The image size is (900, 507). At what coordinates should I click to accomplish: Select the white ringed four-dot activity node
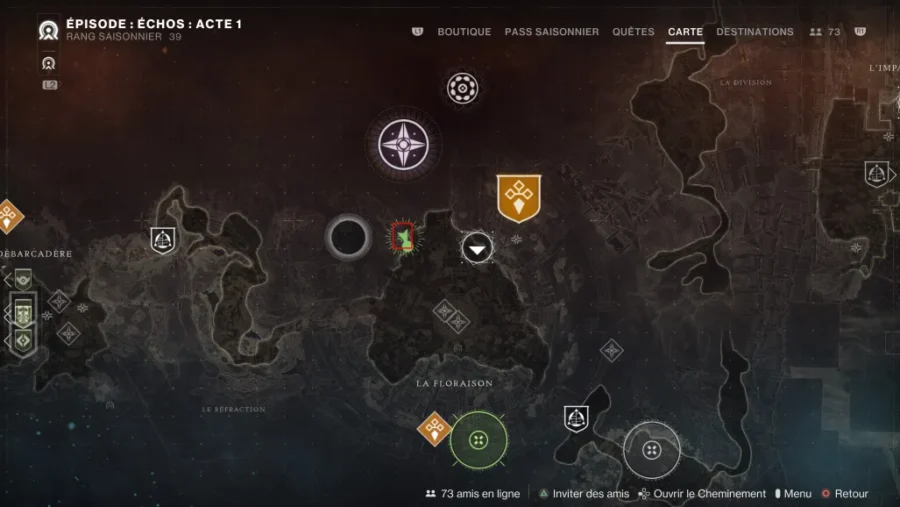(652, 450)
